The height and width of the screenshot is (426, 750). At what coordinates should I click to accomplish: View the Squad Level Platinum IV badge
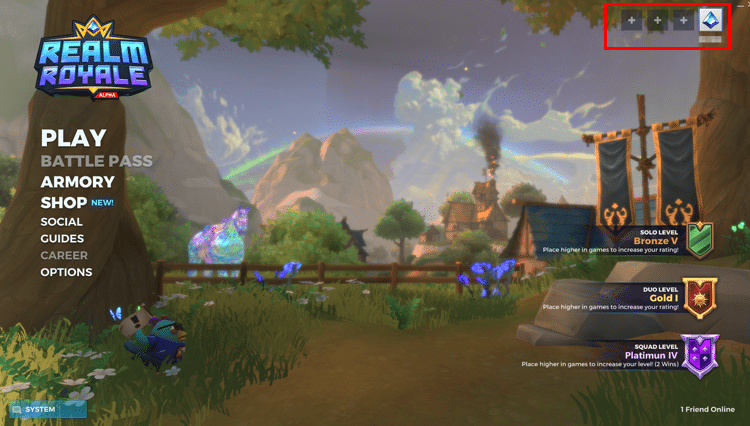pyautogui.click(x=700, y=356)
